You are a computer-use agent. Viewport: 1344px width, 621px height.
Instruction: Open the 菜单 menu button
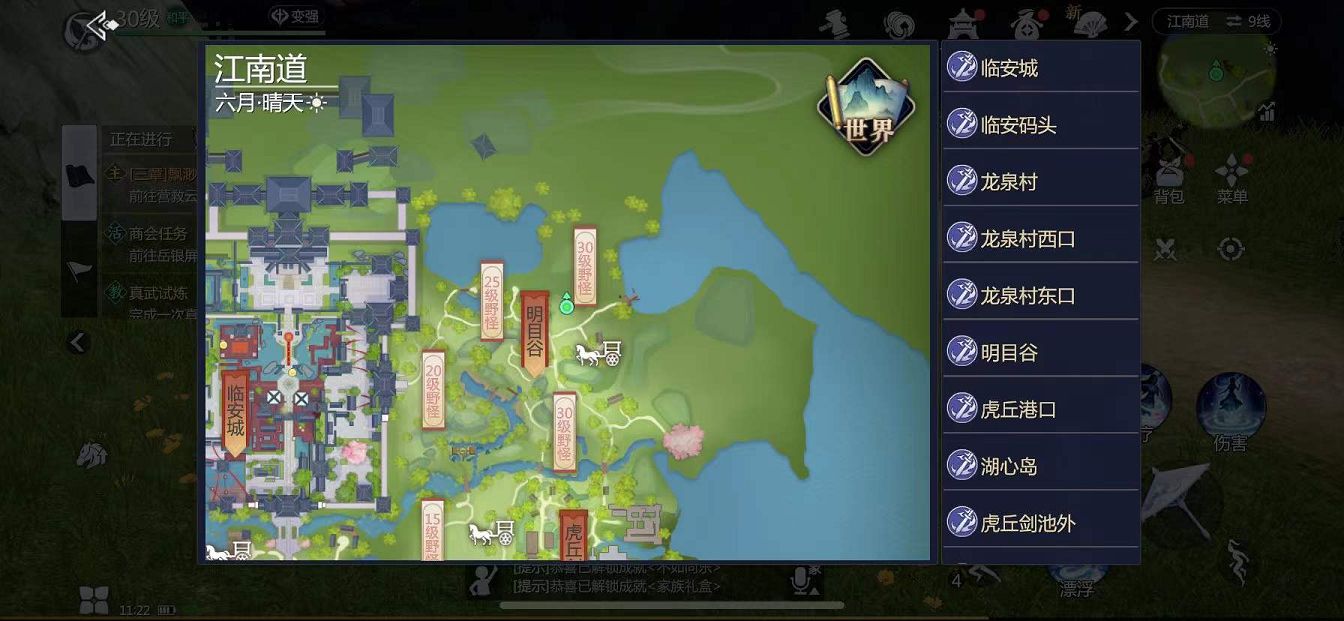tap(1232, 180)
